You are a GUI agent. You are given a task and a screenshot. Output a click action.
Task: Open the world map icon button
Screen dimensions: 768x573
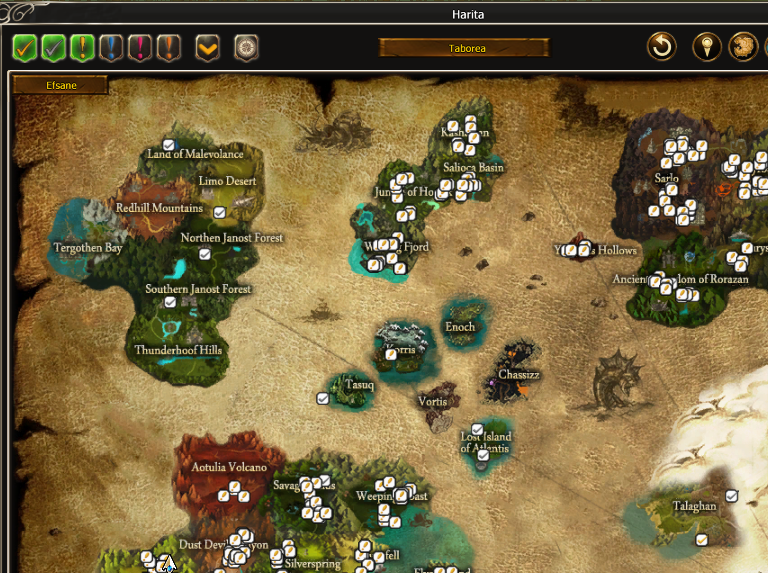point(742,46)
